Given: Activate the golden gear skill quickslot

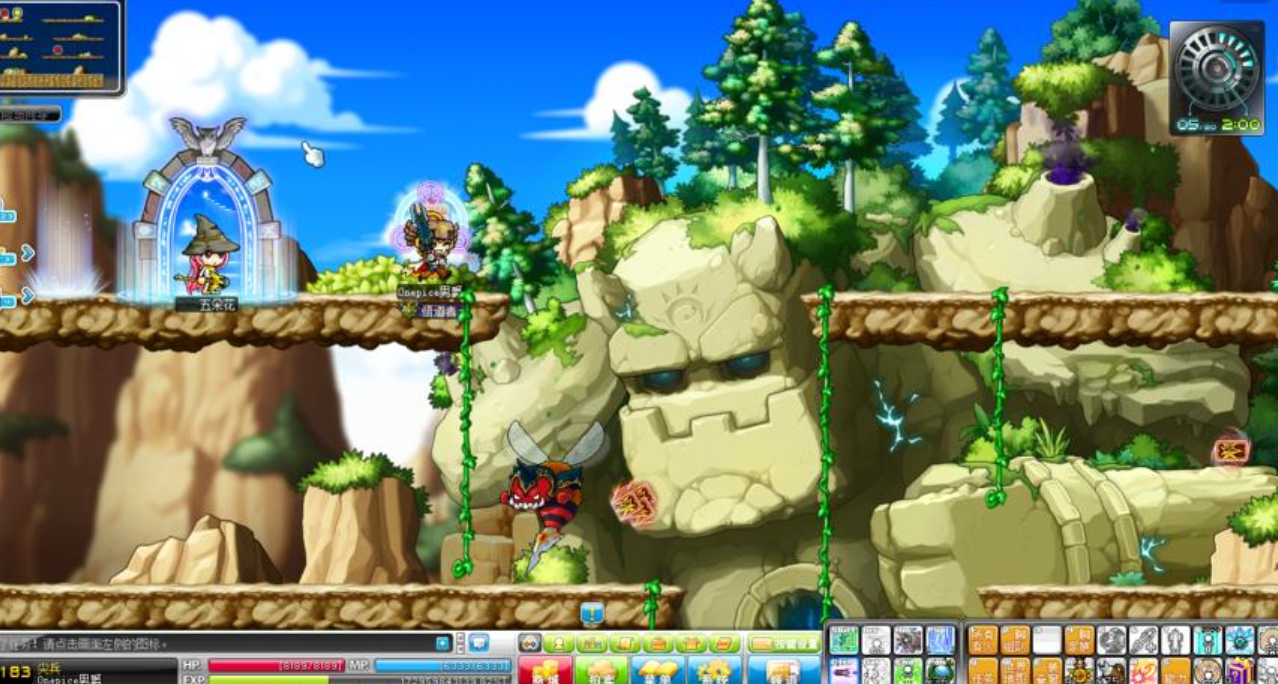Looking at the screenshot, I should 1079,670.
